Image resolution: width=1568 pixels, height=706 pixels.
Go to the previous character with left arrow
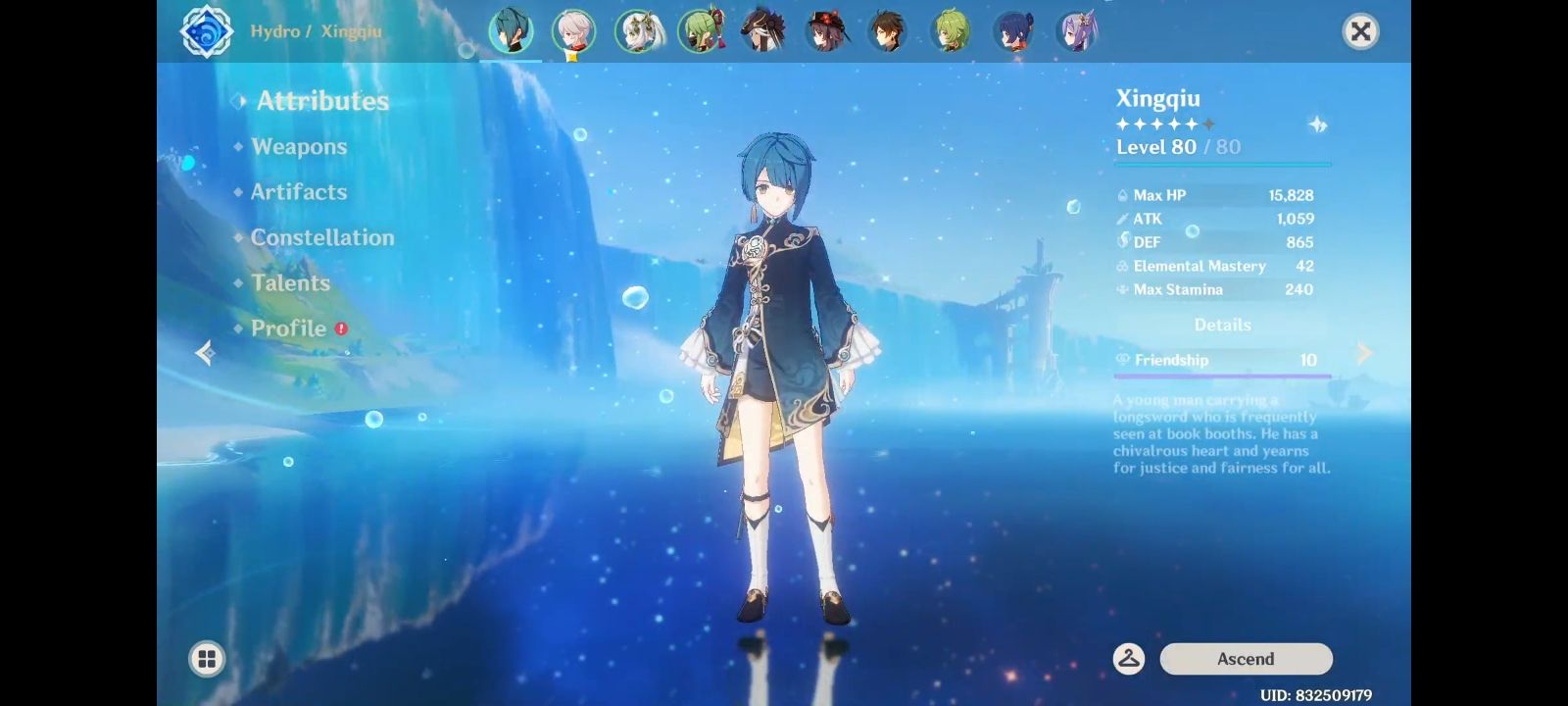coord(204,353)
